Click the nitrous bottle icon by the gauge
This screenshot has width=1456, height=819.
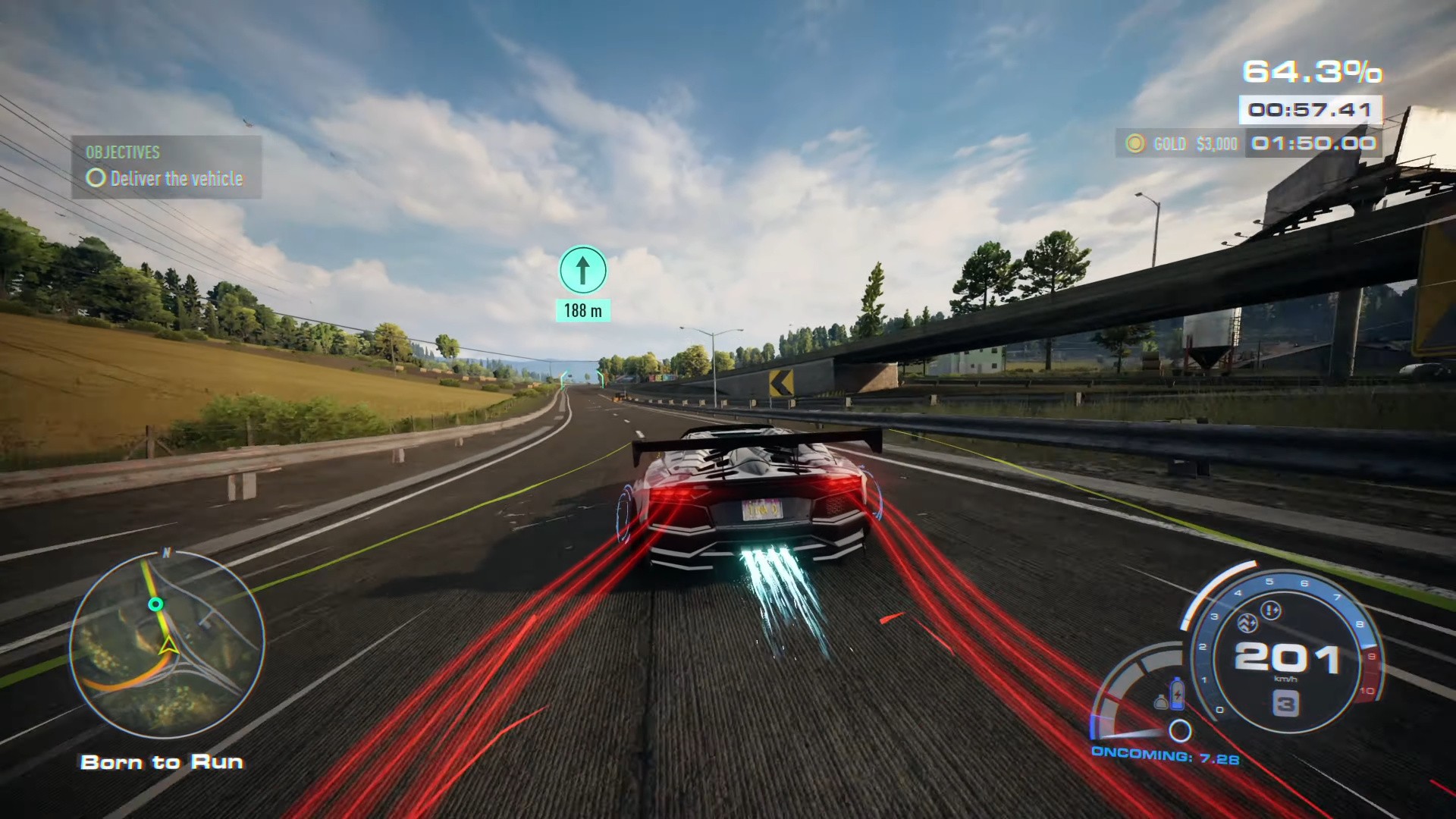(x=1177, y=692)
